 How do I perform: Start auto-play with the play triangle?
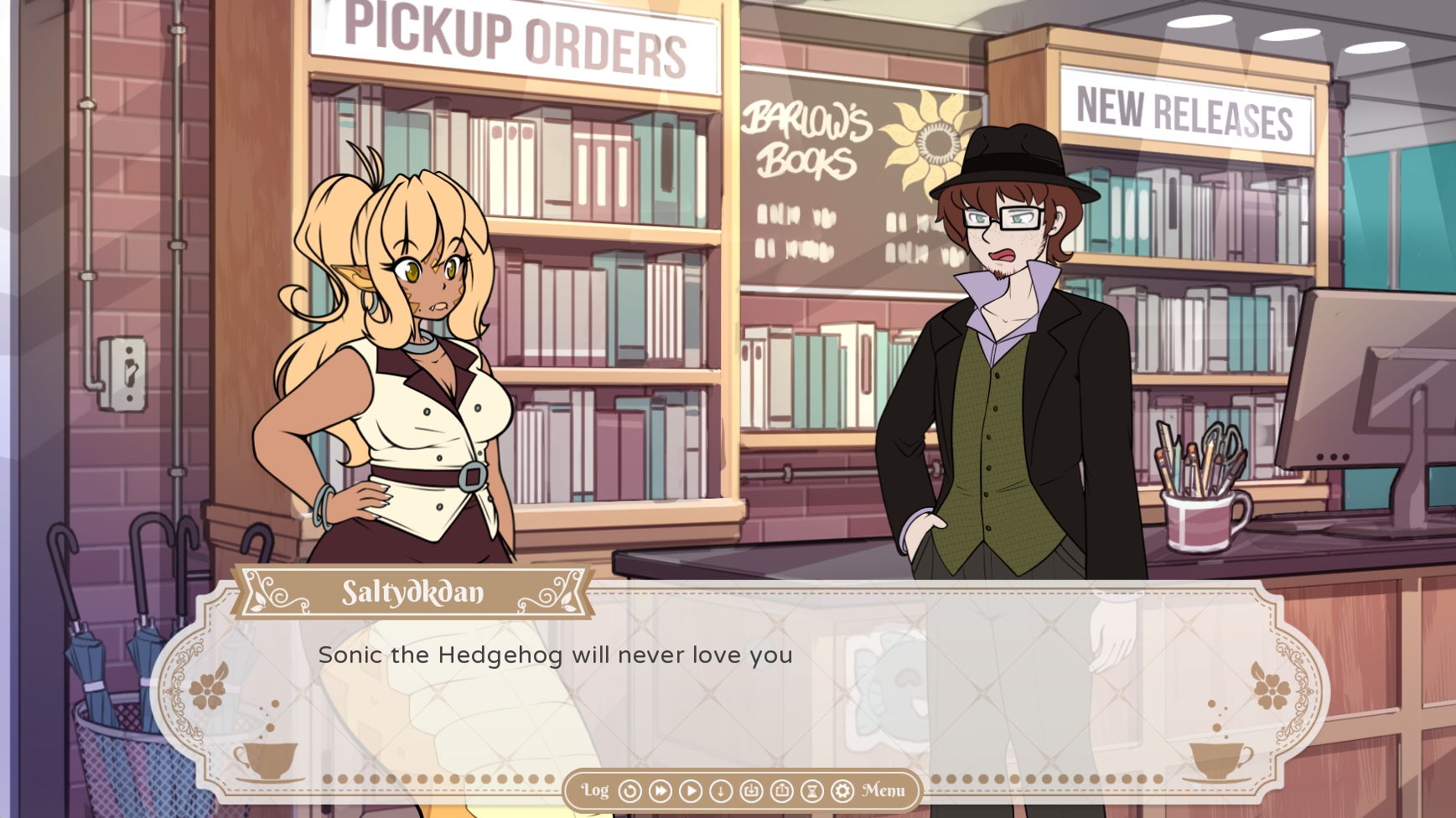coord(691,791)
